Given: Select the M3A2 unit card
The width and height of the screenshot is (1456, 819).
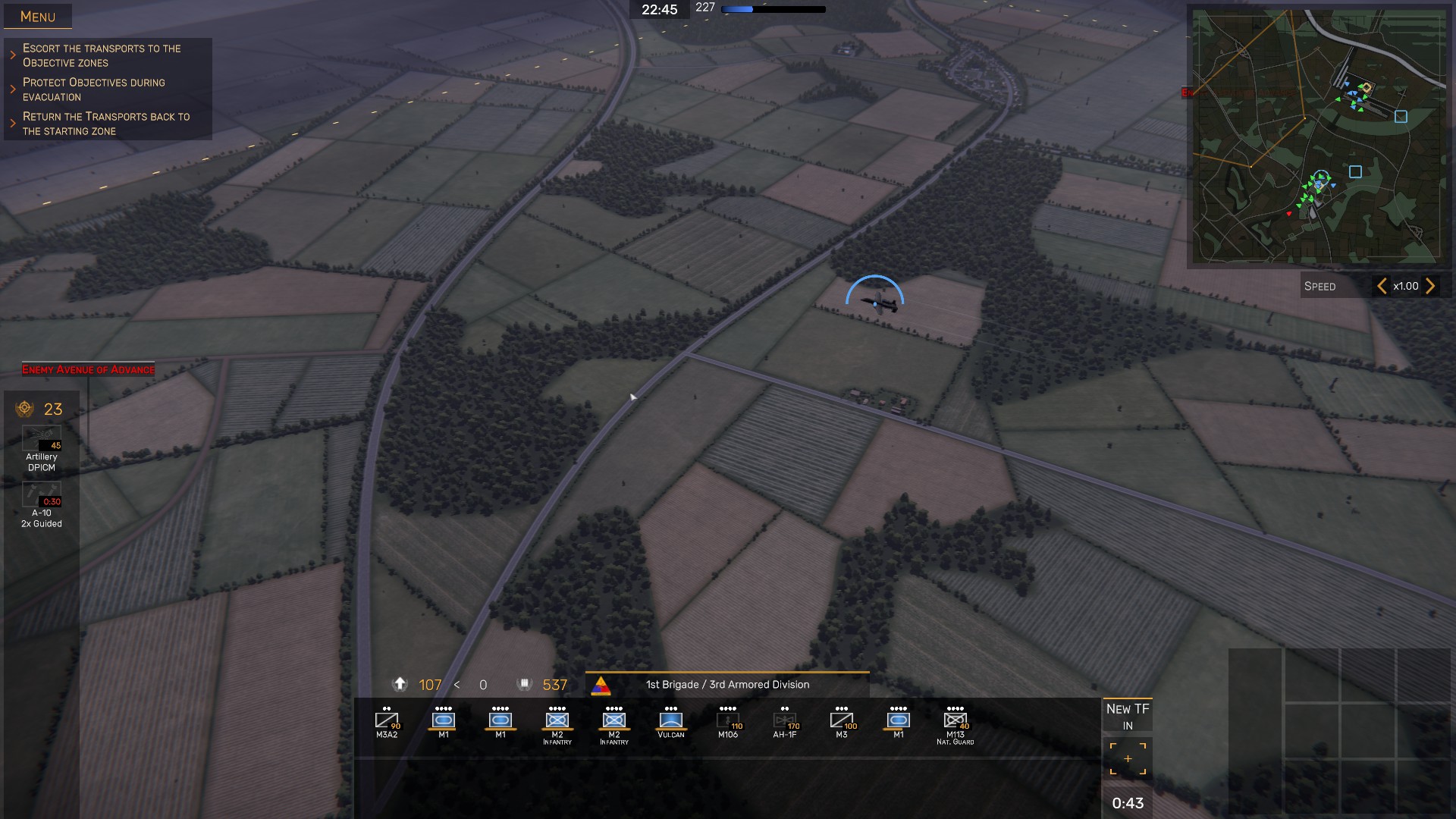Looking at the screenshot, I should click(x=387, y=722).
